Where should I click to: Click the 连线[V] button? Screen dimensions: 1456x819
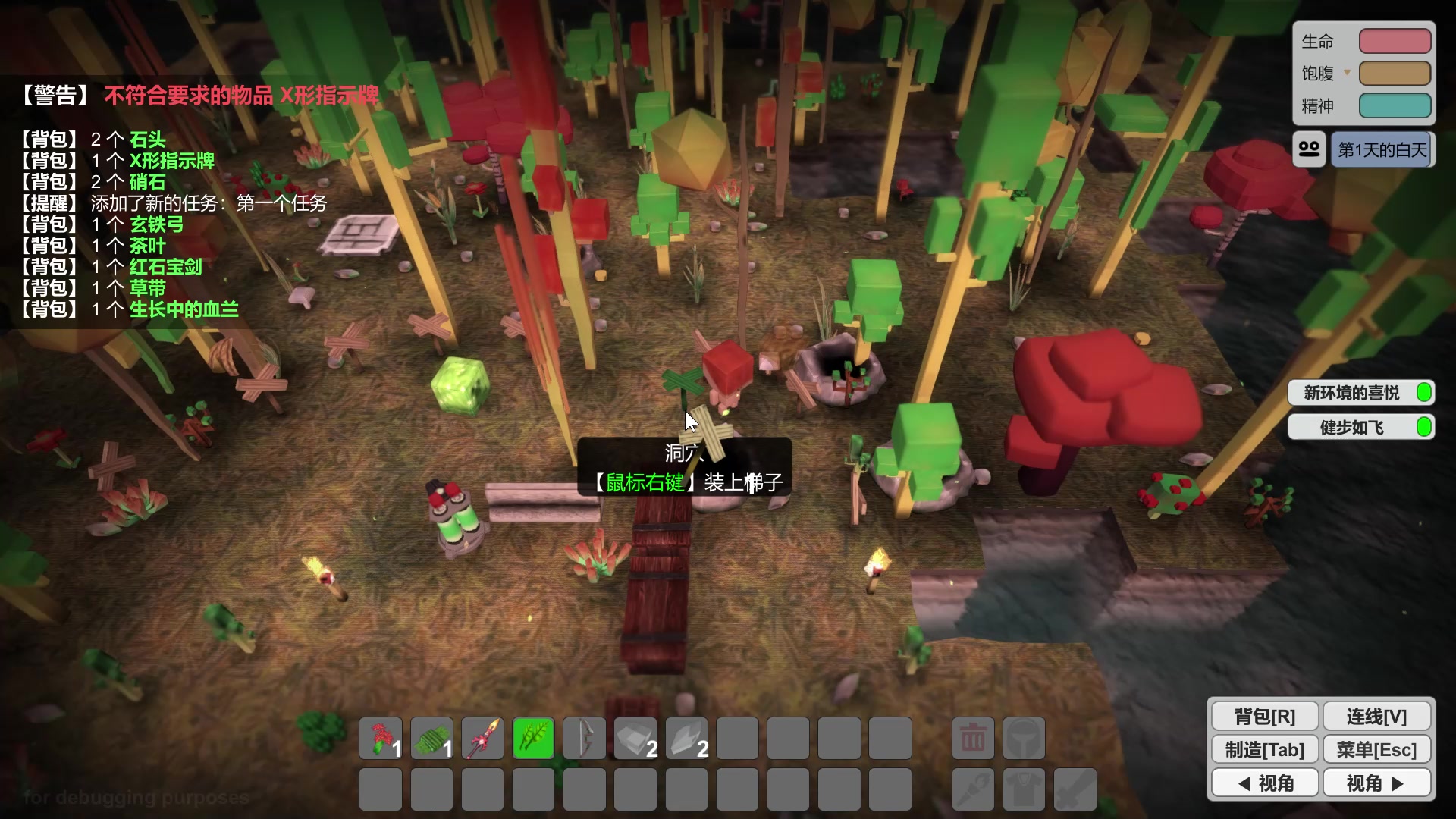(x=1376, y=716)
